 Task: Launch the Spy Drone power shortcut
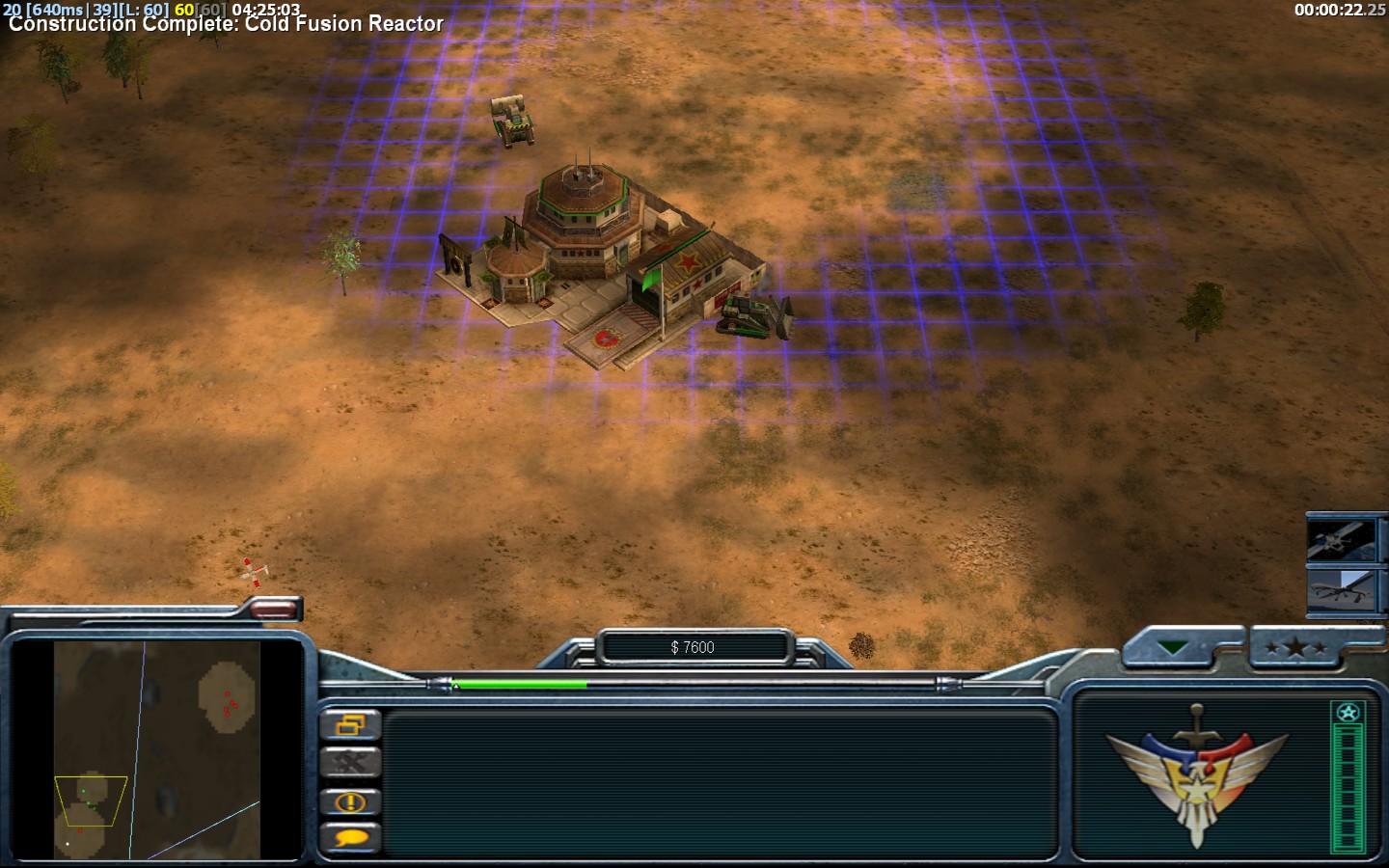pyautogui.click(x=1343, y=589)
